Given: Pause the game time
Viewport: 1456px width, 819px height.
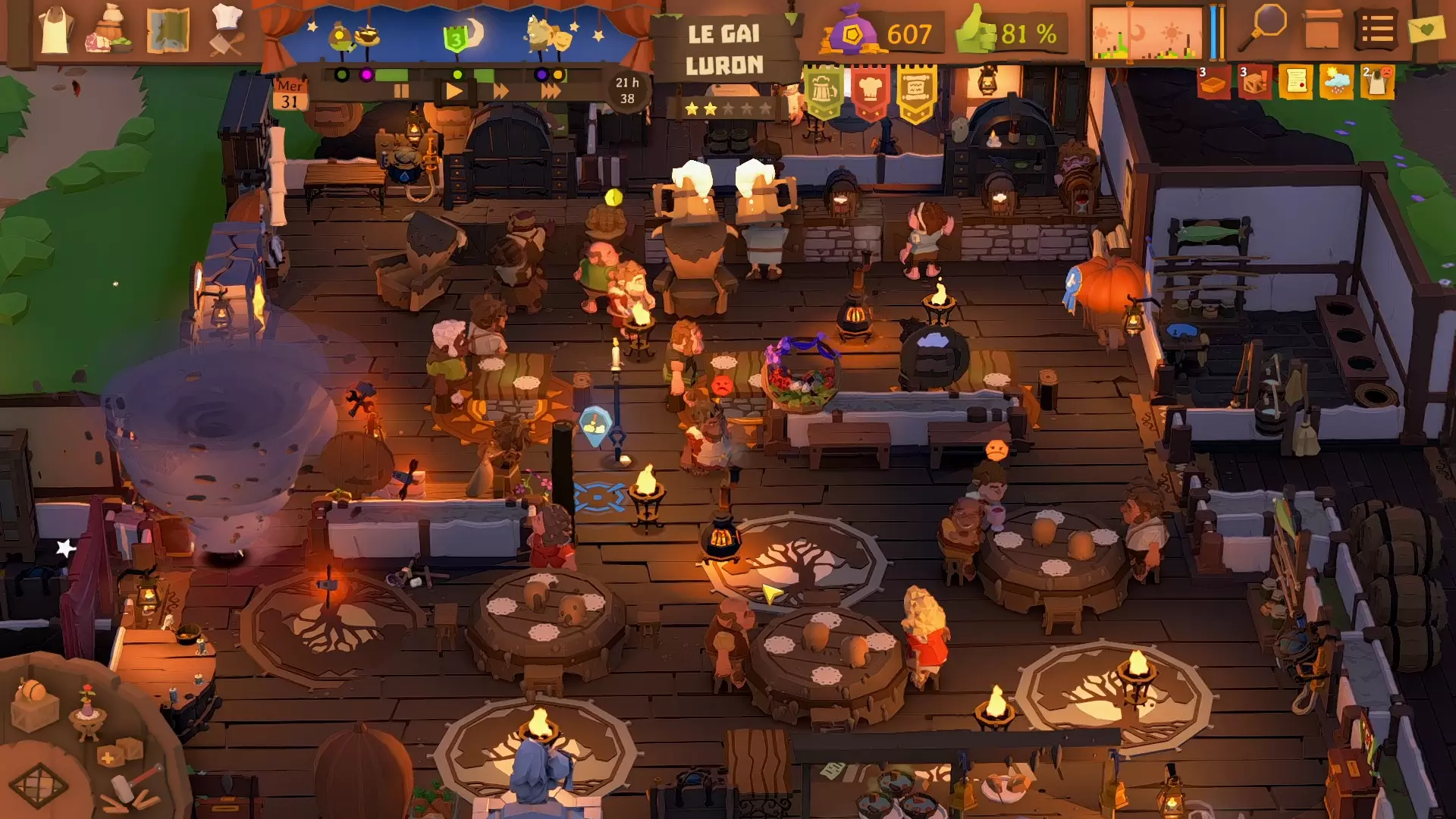Looking at the screenshot, I should coord(401,92).
